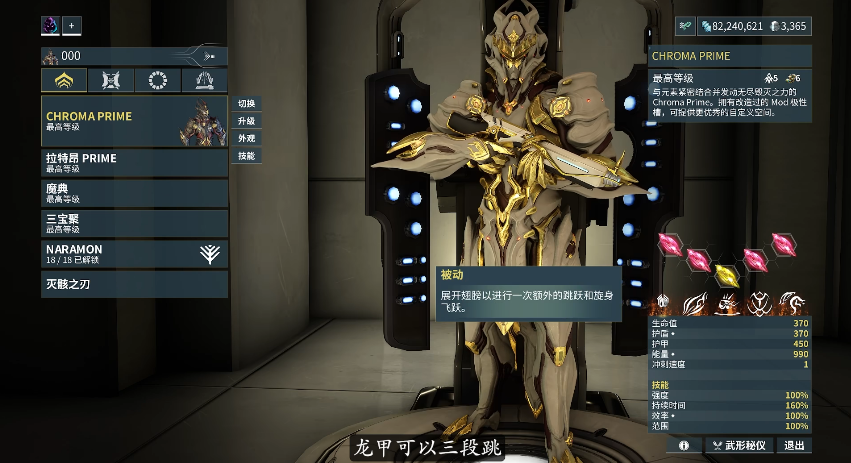Open the NARAMON focus school slot
Image resolution: width=851 pixels, height=463 pixels.
[134, 254]
